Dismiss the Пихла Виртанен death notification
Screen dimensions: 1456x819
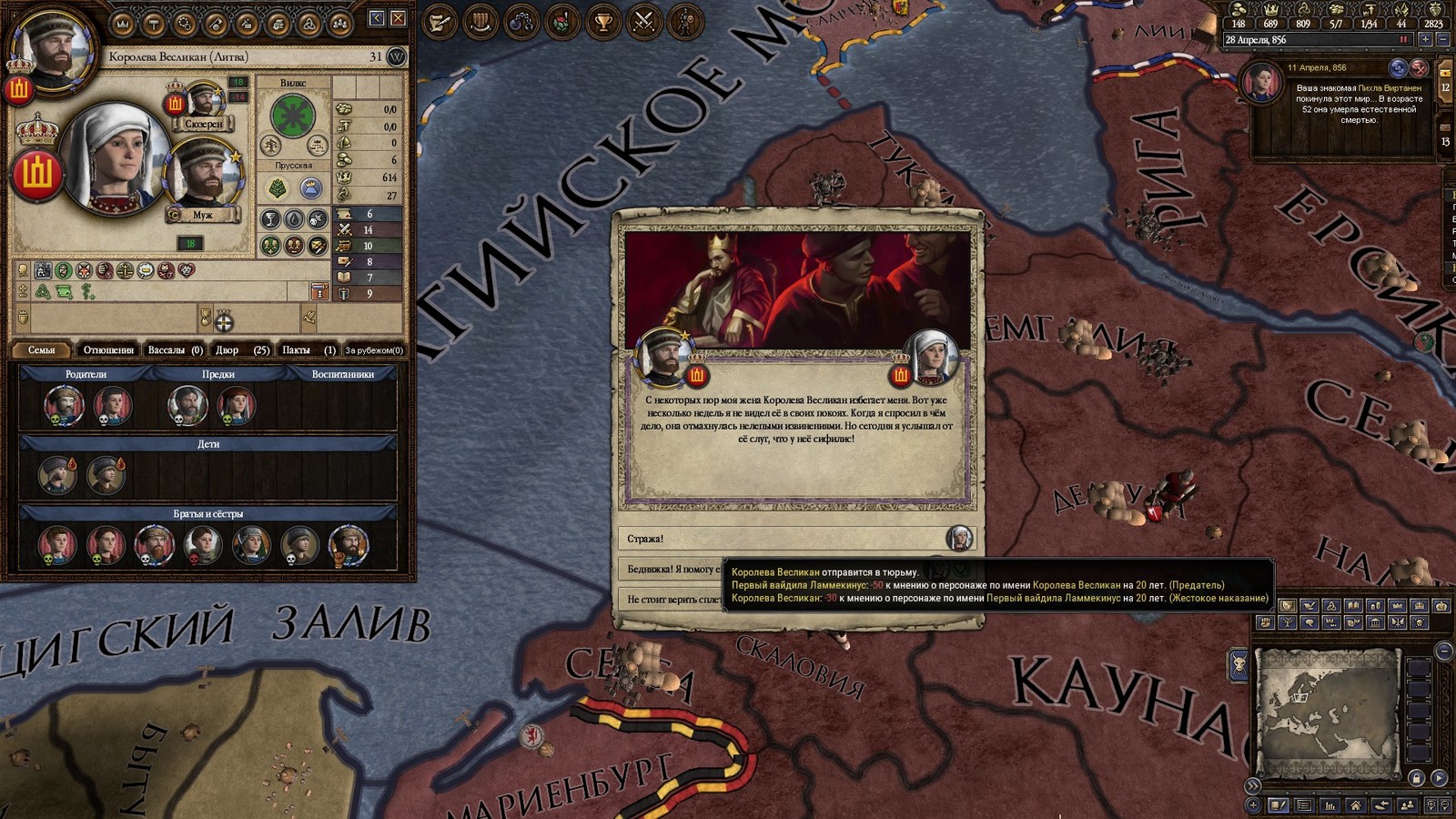(1419, 68)
